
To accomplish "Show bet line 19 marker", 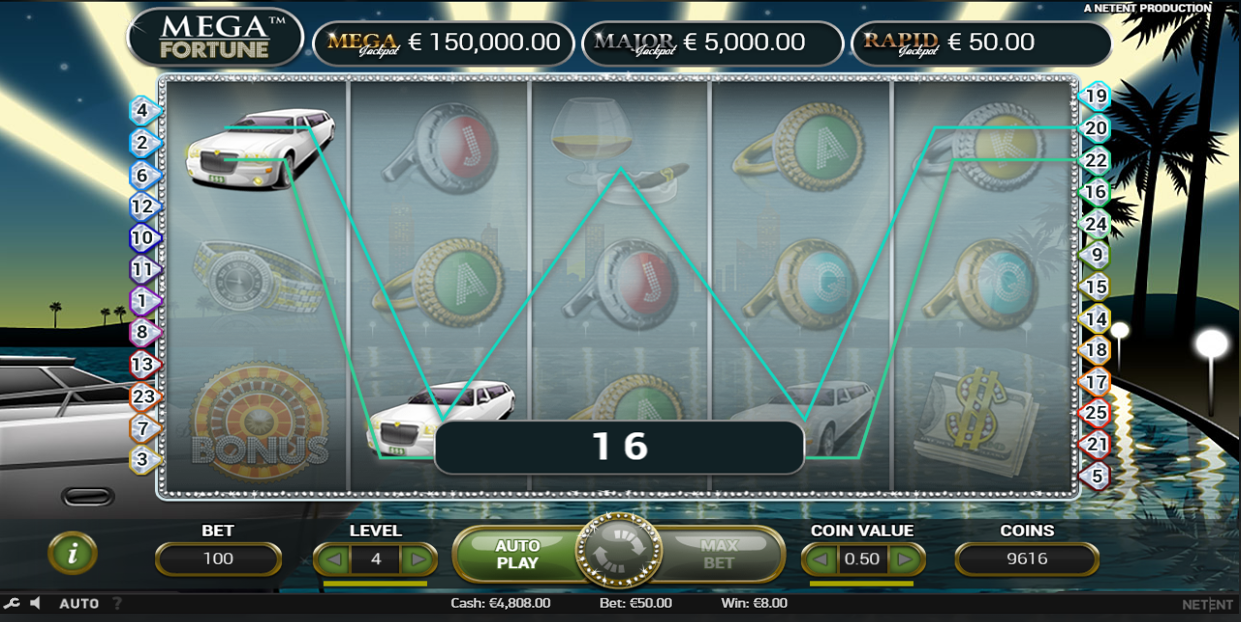I will pyautogui.click(x=1096, y=97).
